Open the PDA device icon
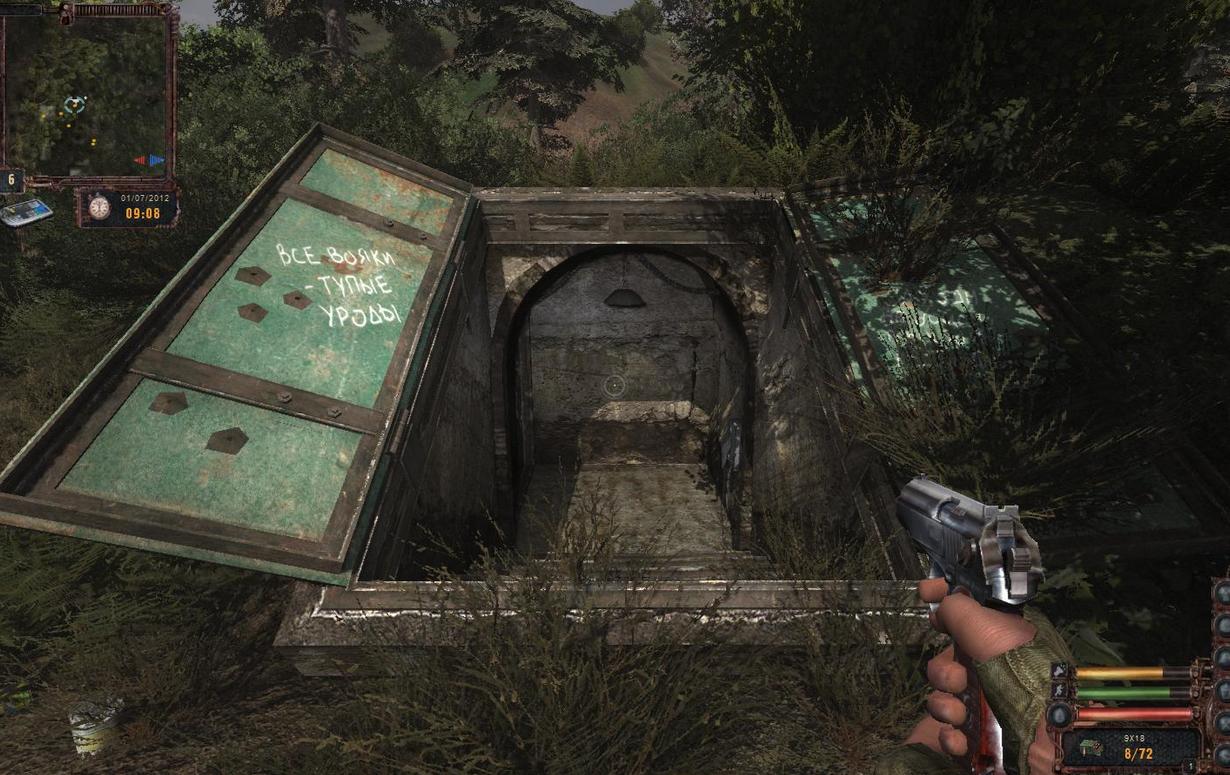Image resolution: width=1230 pixels, height=775 pixels. pyautogui.click(x=26, y=212)
